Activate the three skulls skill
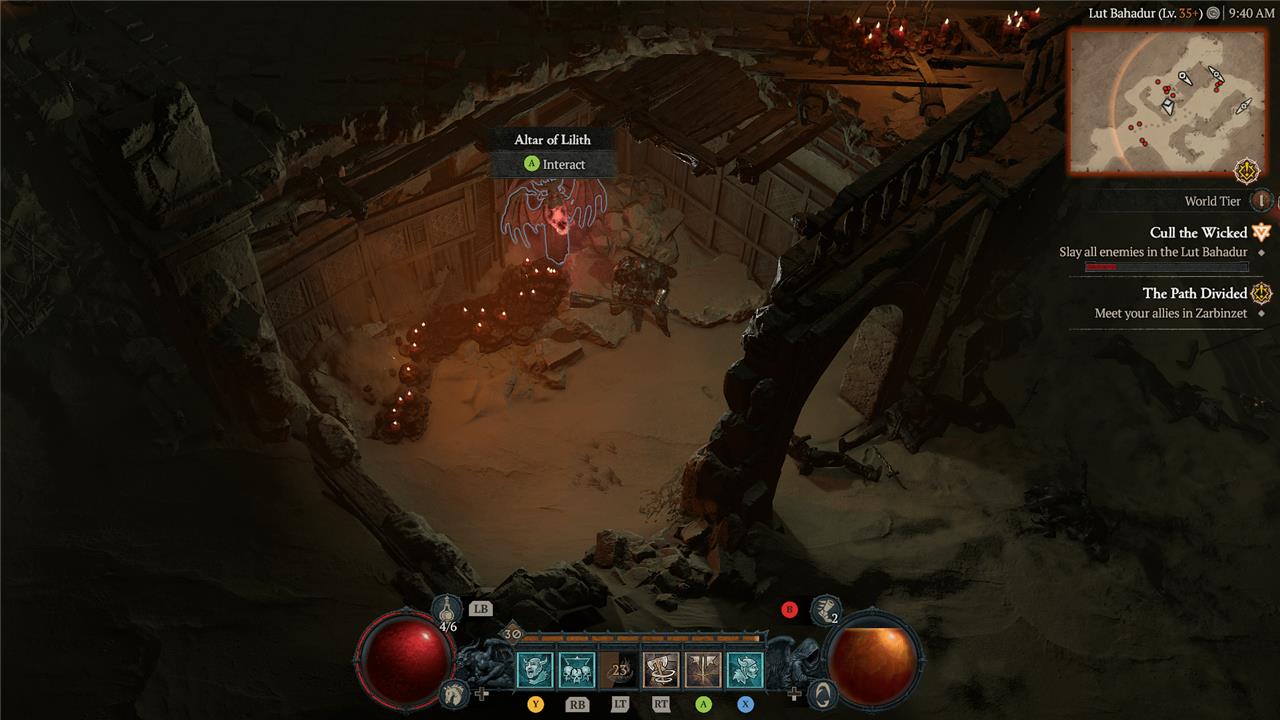The image size is (1280, 720). (x=577, y=670)
